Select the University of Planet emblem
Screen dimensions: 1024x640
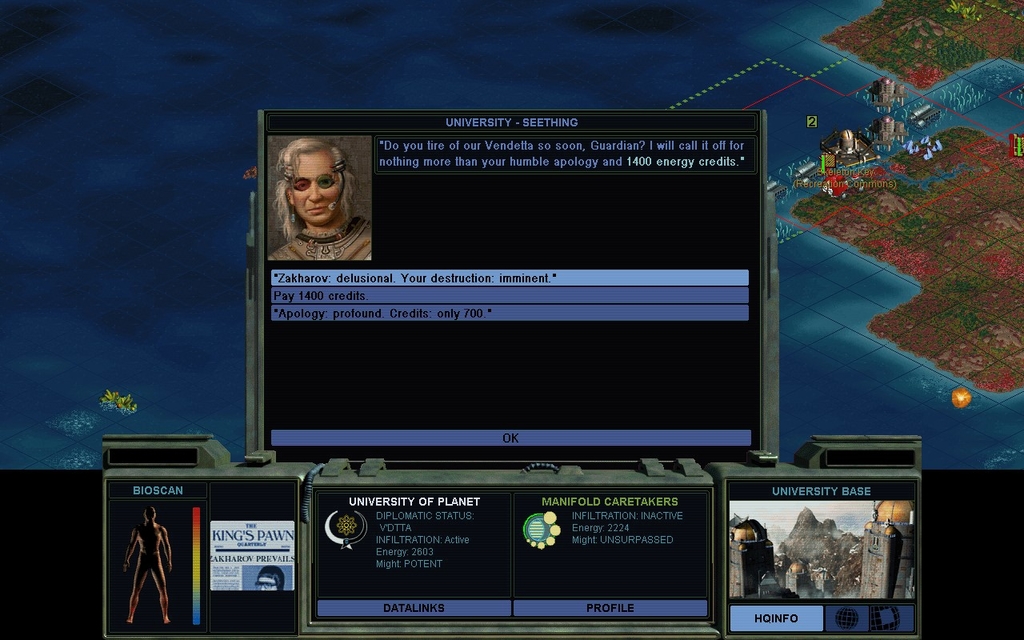click(x=346, y=528)
